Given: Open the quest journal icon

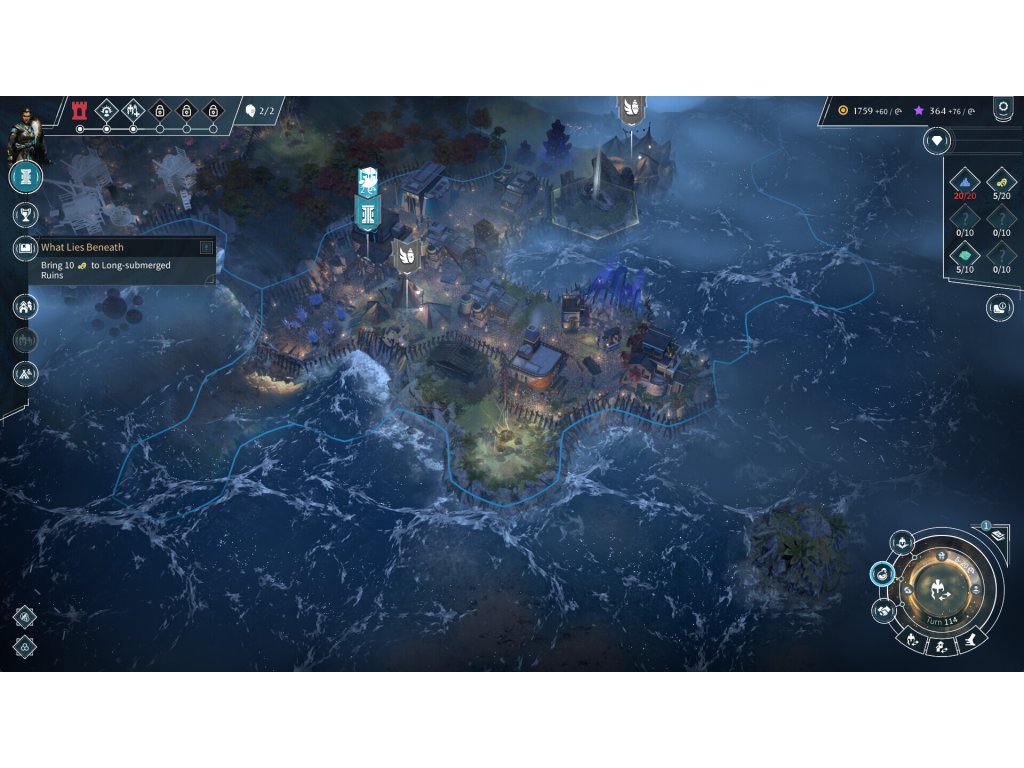Looking at the screenshot, I should [x=26, y=247].
